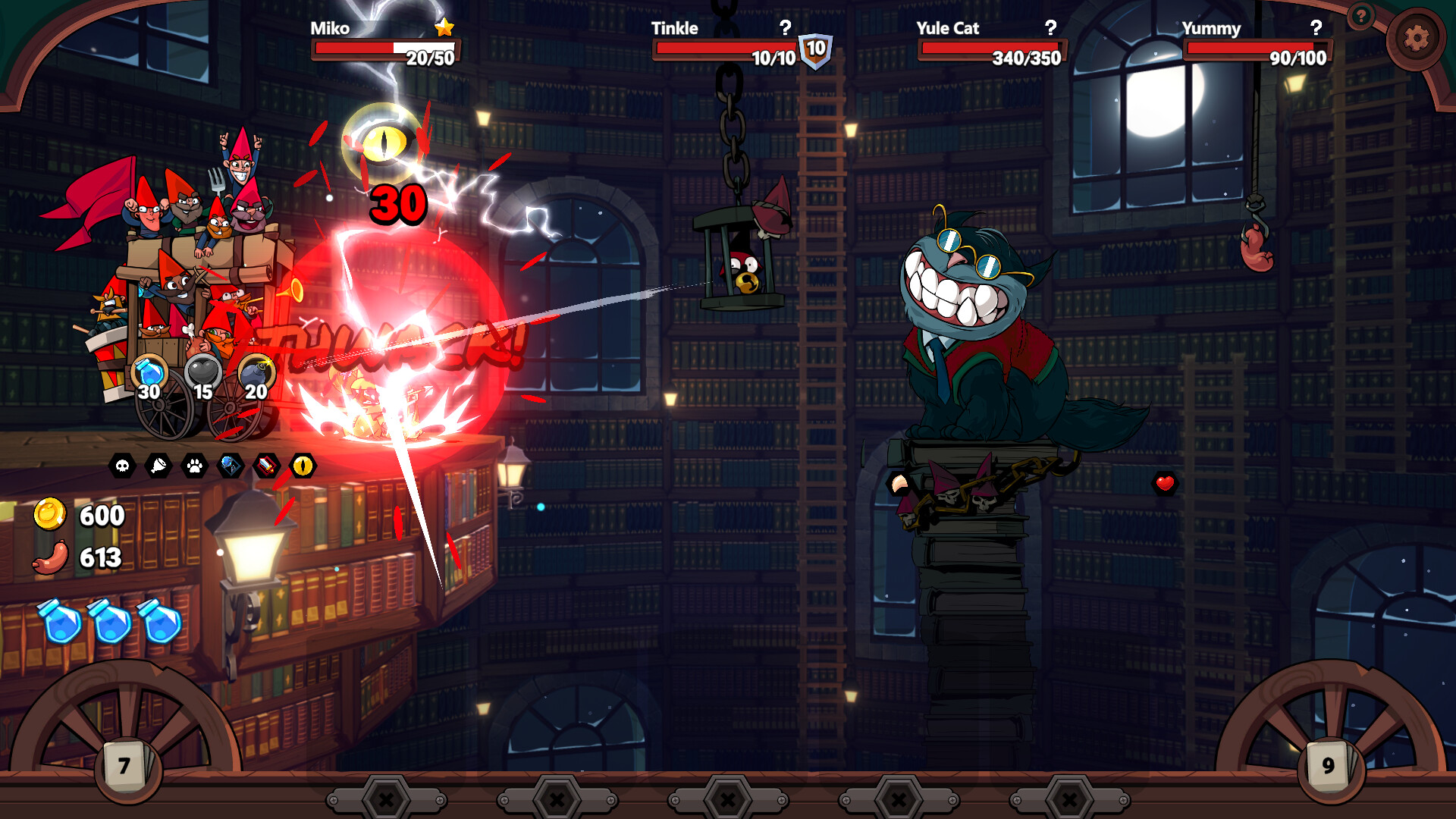Pick the bomb labeled 15 on the cart
Image resolution: width=1456 pixels, height=819 pixels.
pyautogui.click(x=202, y=372)
